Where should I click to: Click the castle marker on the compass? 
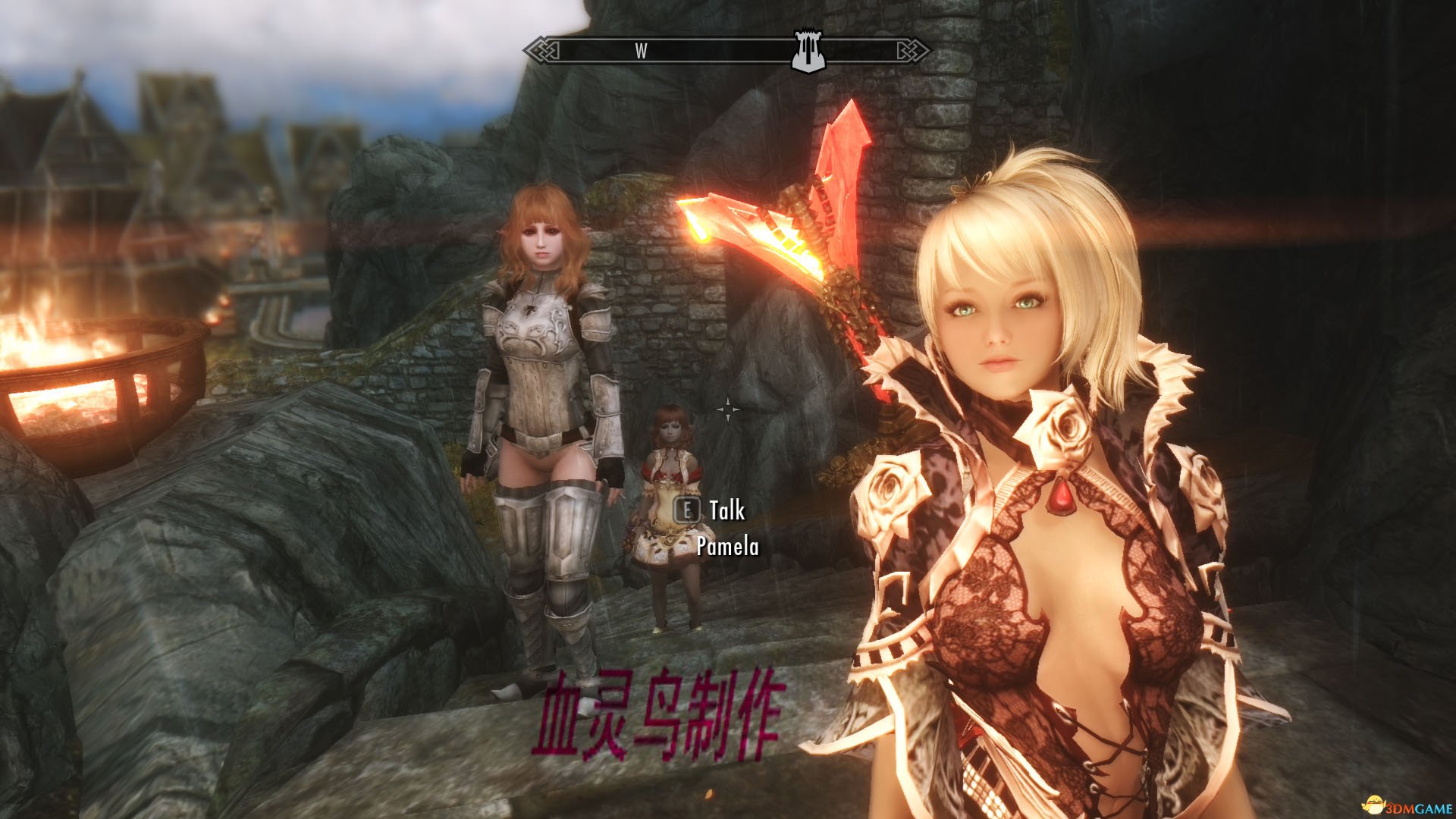(807, 52)
